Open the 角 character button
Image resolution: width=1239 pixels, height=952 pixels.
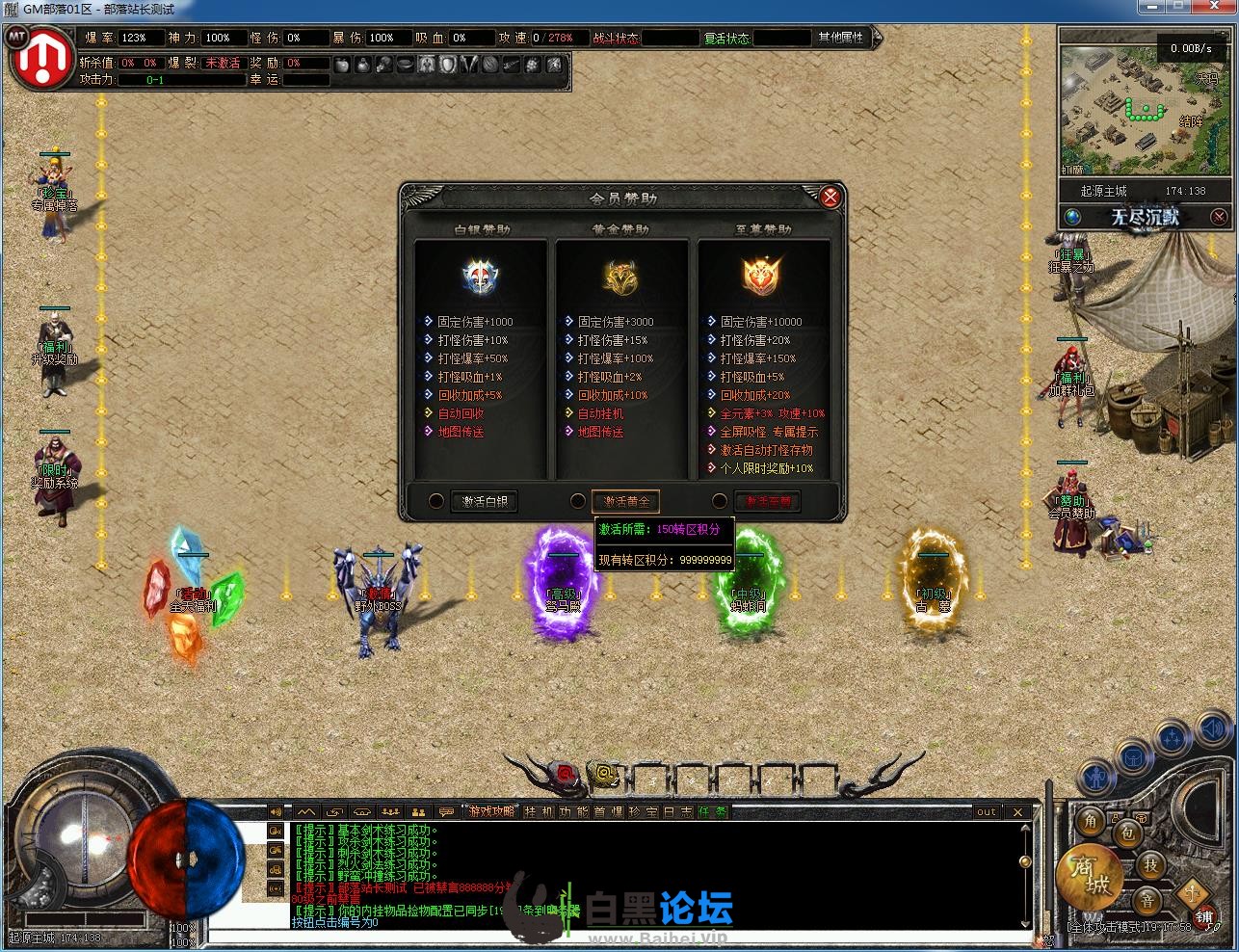[1092, 820]
